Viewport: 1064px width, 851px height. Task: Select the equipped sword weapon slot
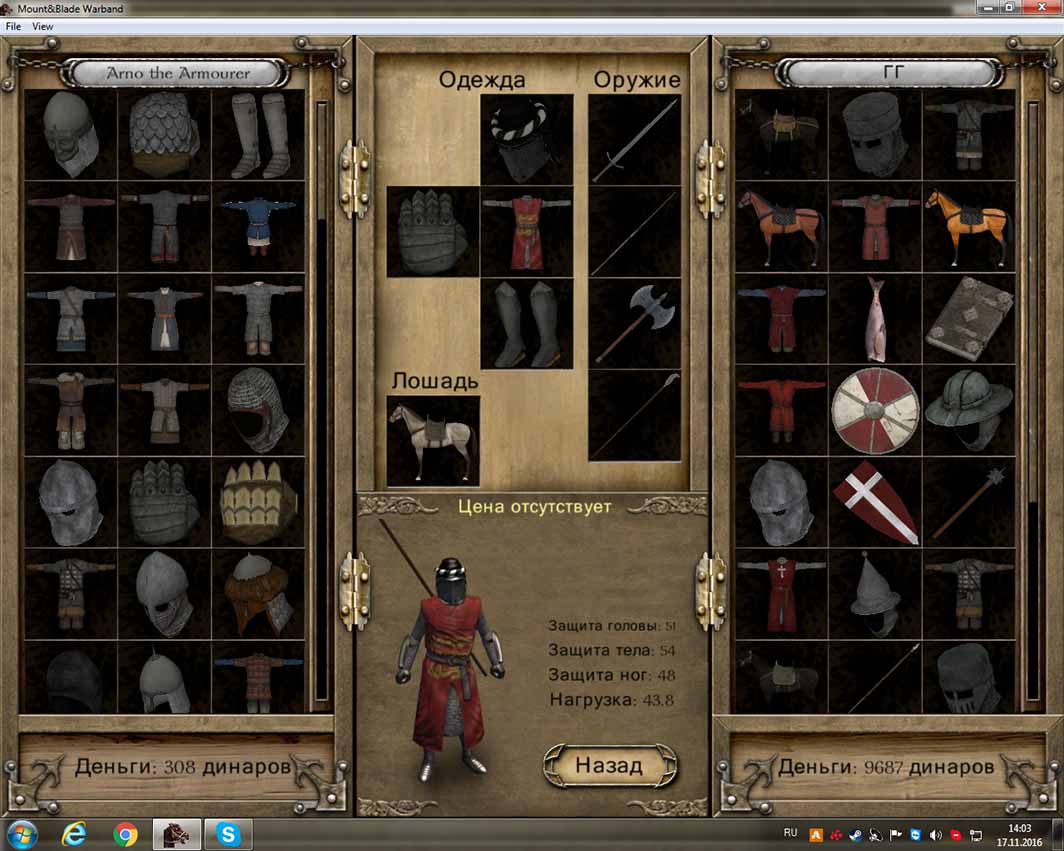[x=634, y=139]
